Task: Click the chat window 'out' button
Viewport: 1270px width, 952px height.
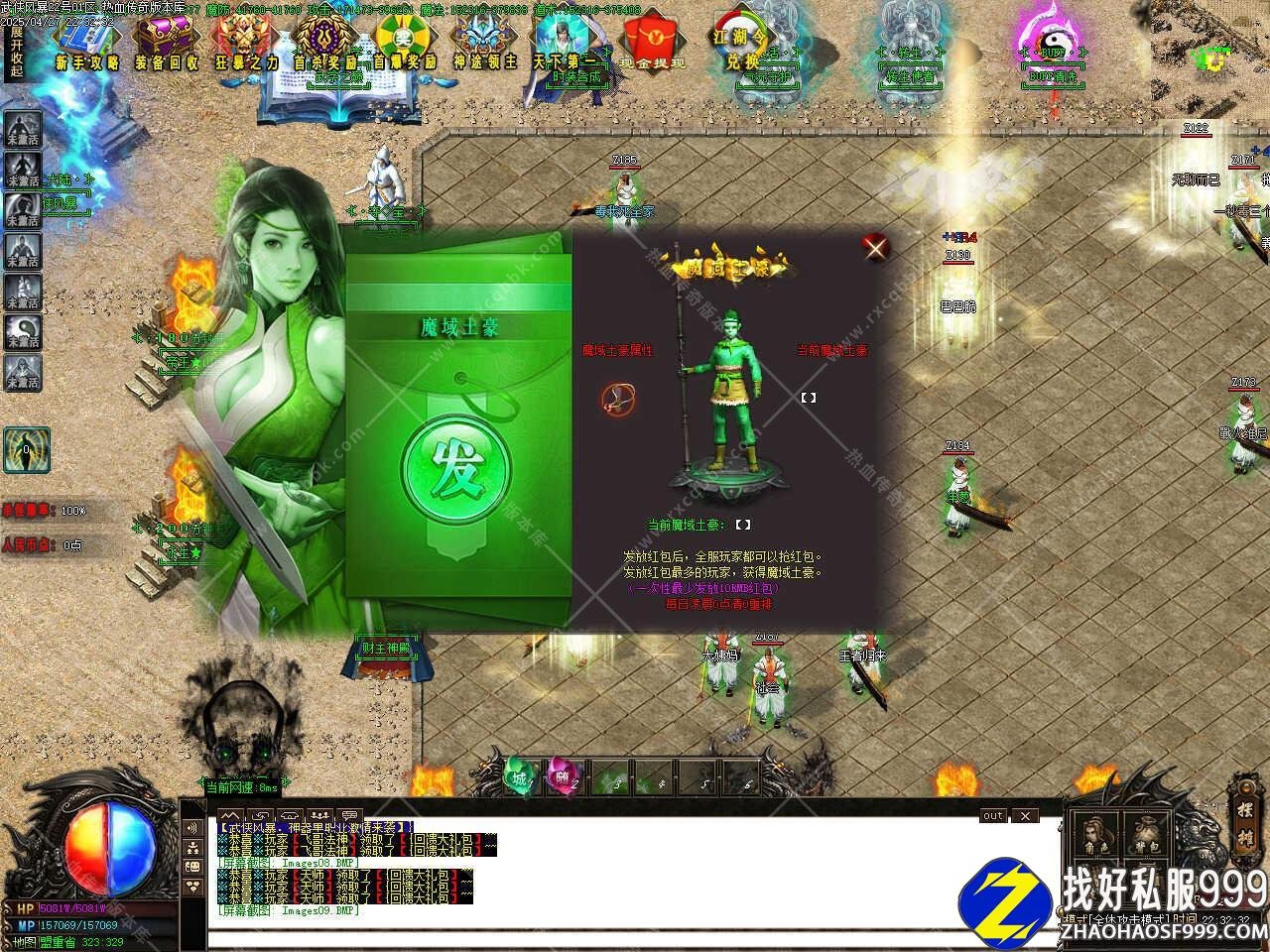Action: pyautogui.click(x=993, y=816)
